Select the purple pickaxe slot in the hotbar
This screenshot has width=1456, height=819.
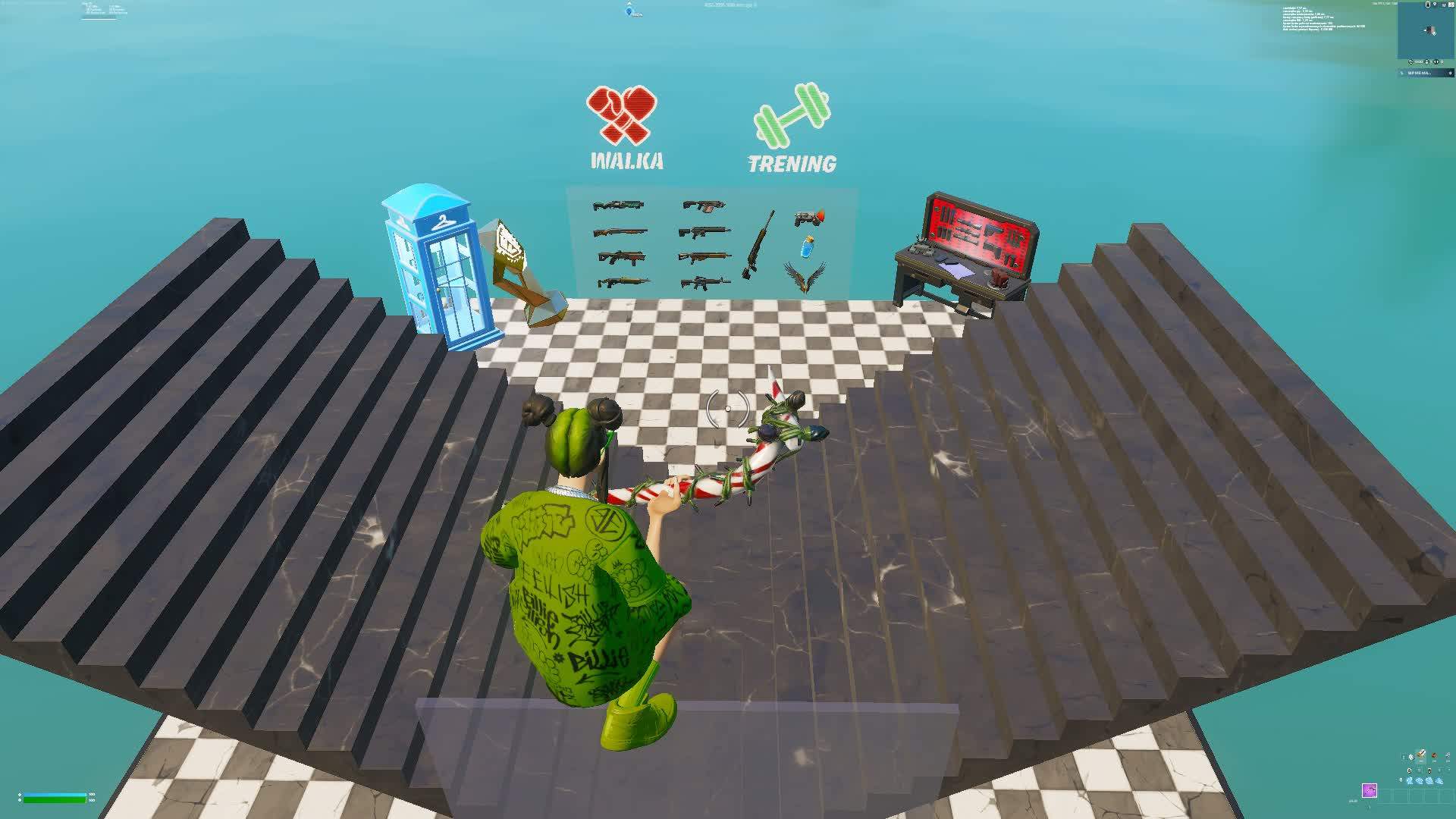[x=1370, y=791]
